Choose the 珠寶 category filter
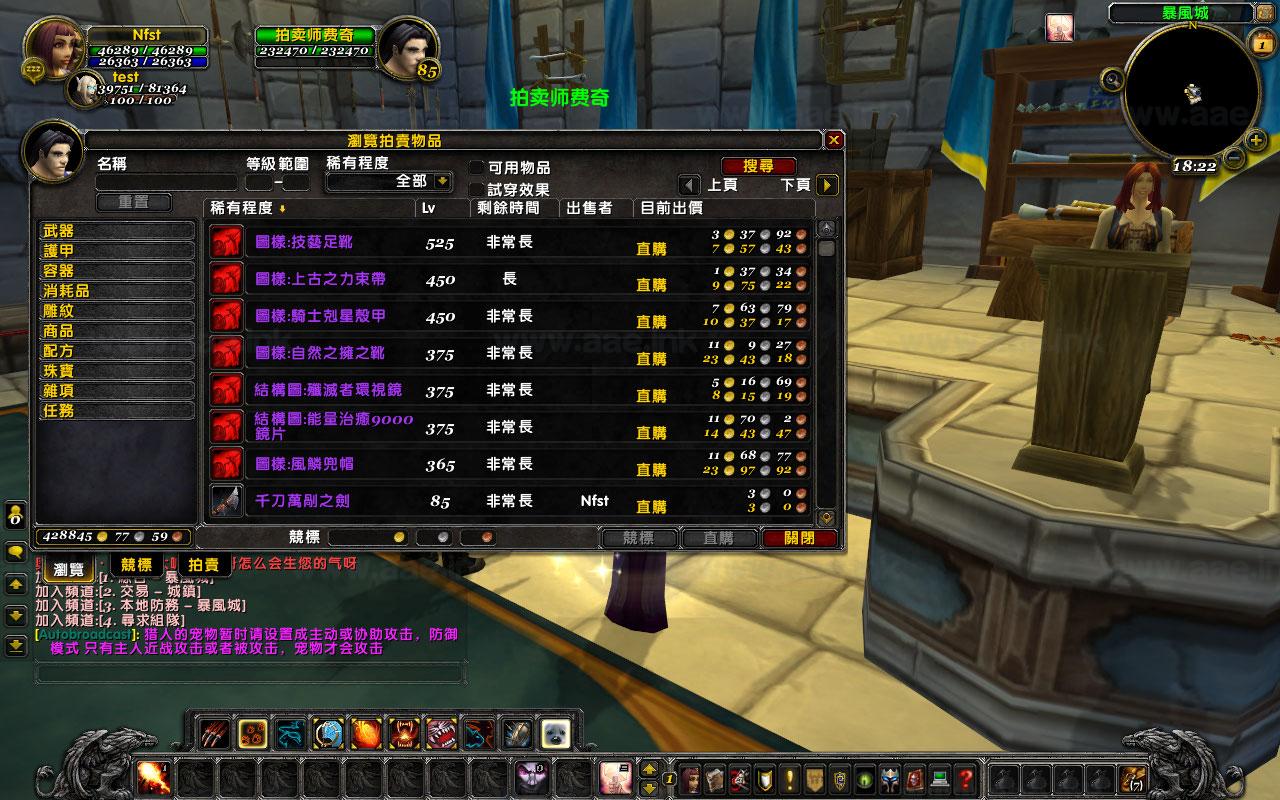Image resolution: width=1280 pixels, height=800 pixels. click(x=115, y=371)
